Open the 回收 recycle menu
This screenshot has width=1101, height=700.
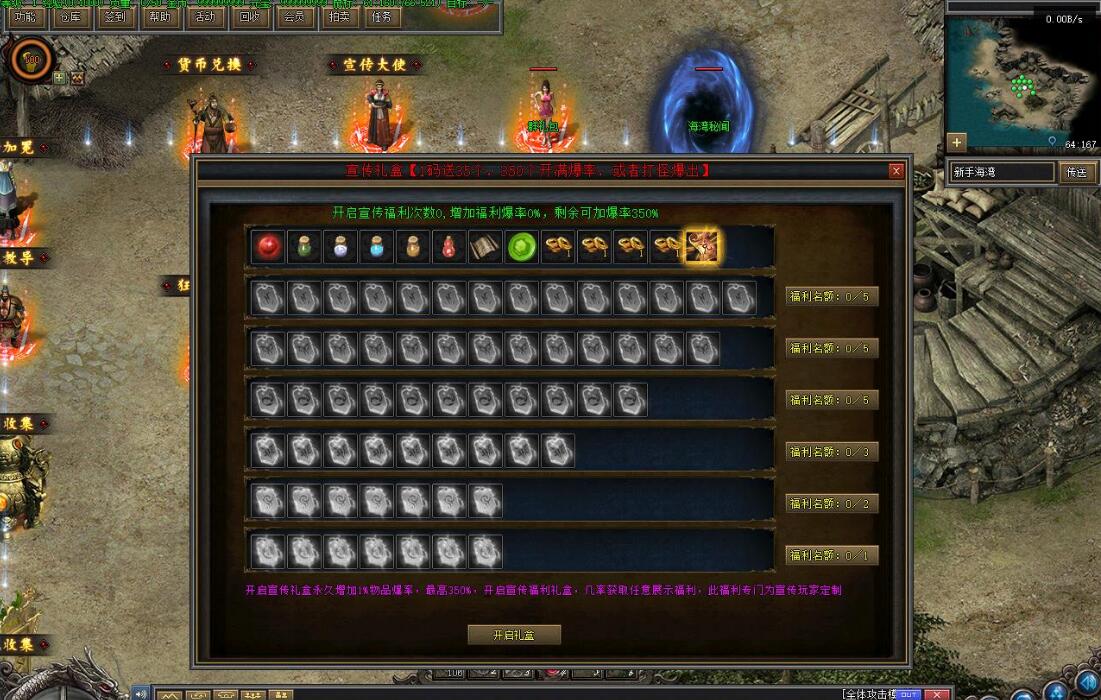tap(249, 17)
